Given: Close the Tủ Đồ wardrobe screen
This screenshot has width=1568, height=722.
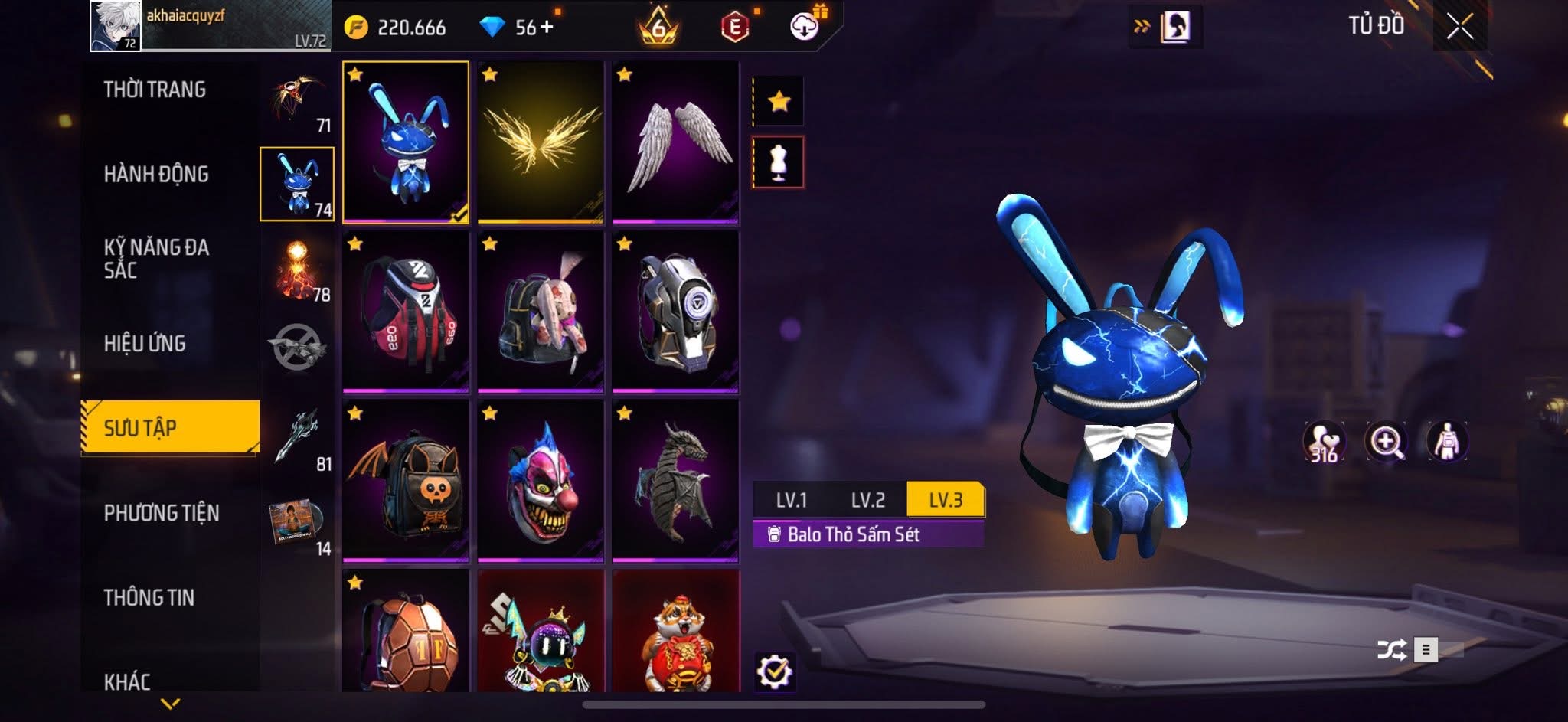Looking at the screenshot, I should pyautogui.click(x=1459, y=28).
